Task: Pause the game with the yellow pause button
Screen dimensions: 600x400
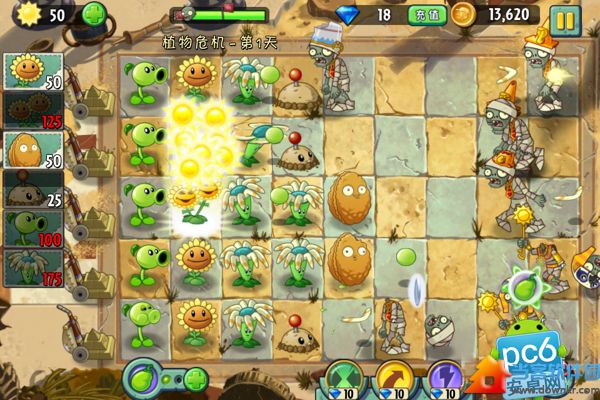Action: point(565,17)
